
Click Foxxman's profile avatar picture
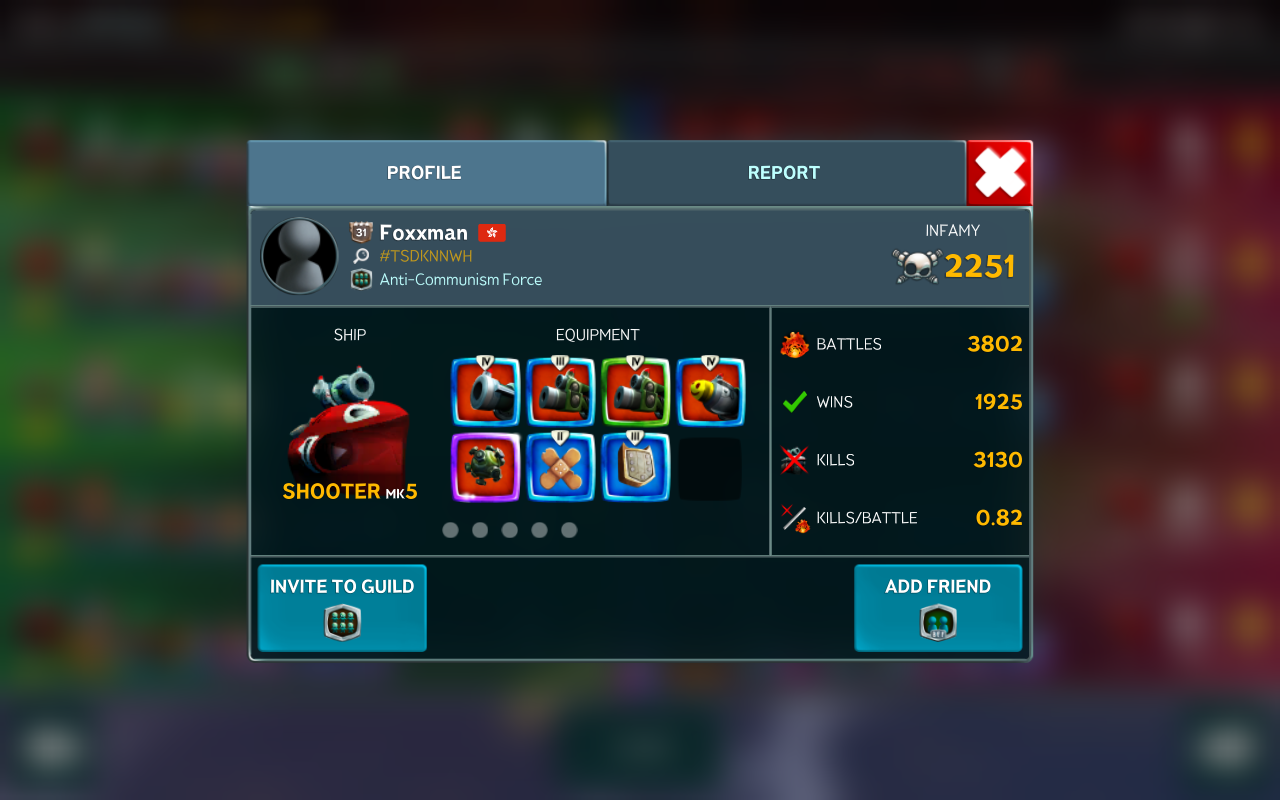tap(299, 256)
